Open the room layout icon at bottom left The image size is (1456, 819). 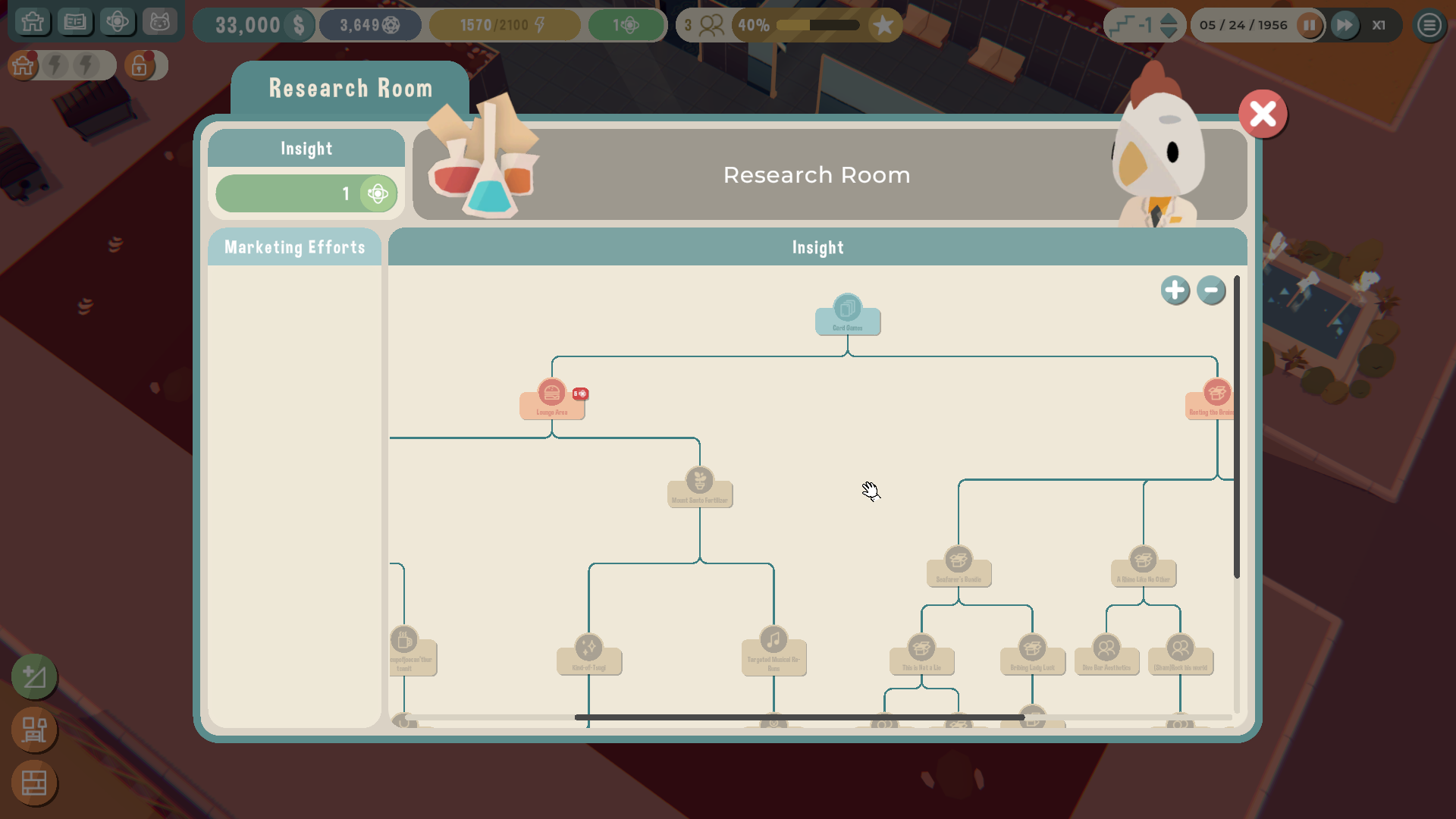(35, 730)
